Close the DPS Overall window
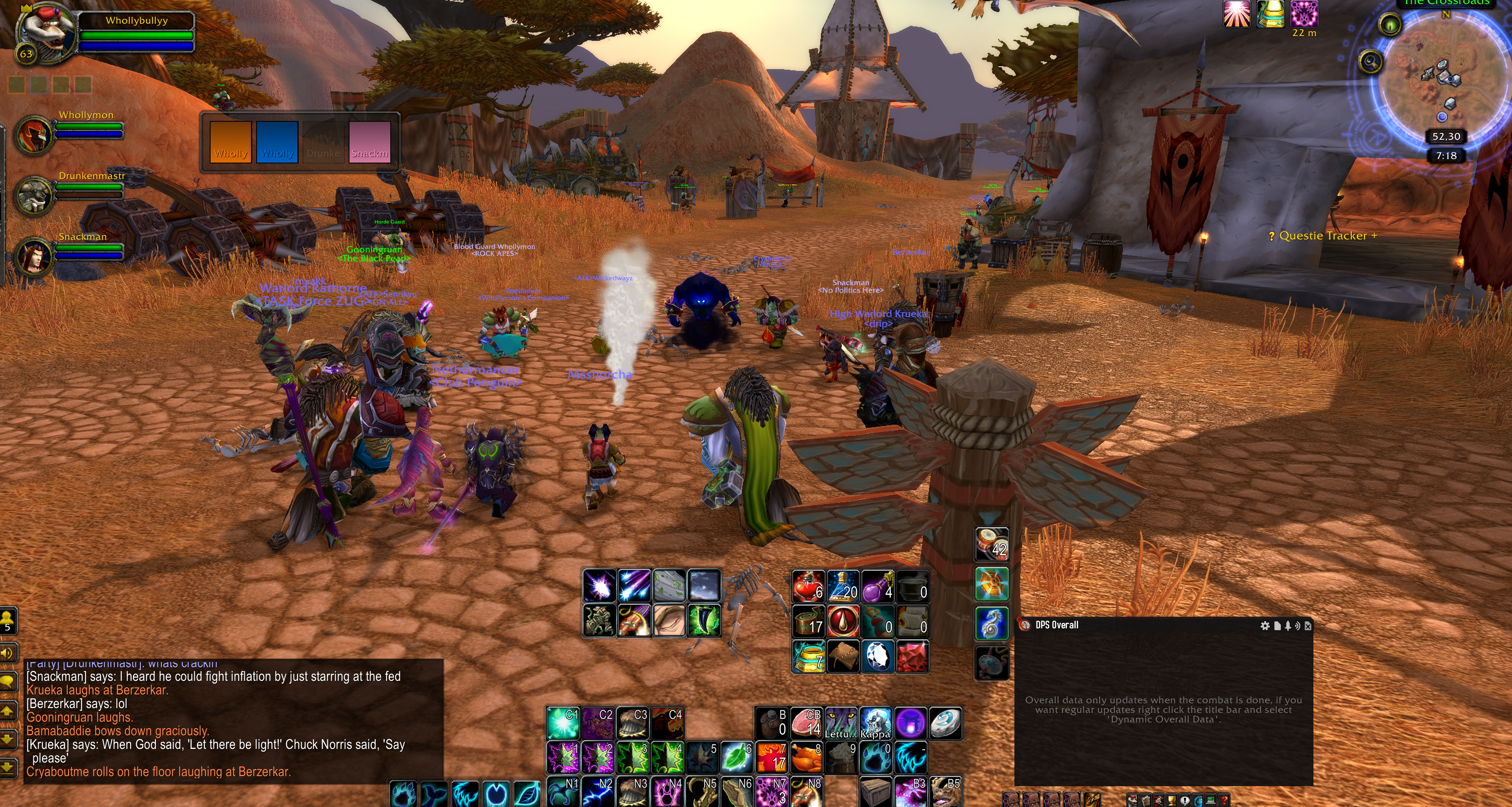Image resolution: width=1512 pixels, height=807 pixels. point(1308,626)
